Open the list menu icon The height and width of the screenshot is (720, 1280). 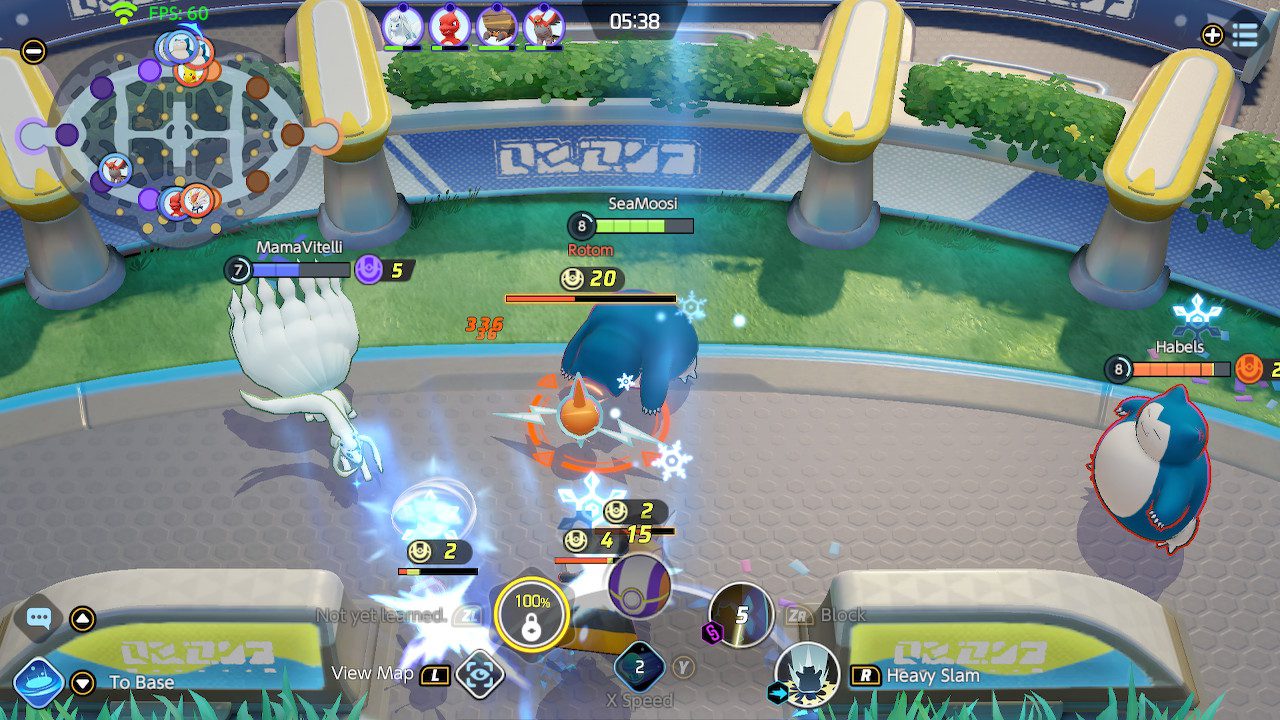1245,35
